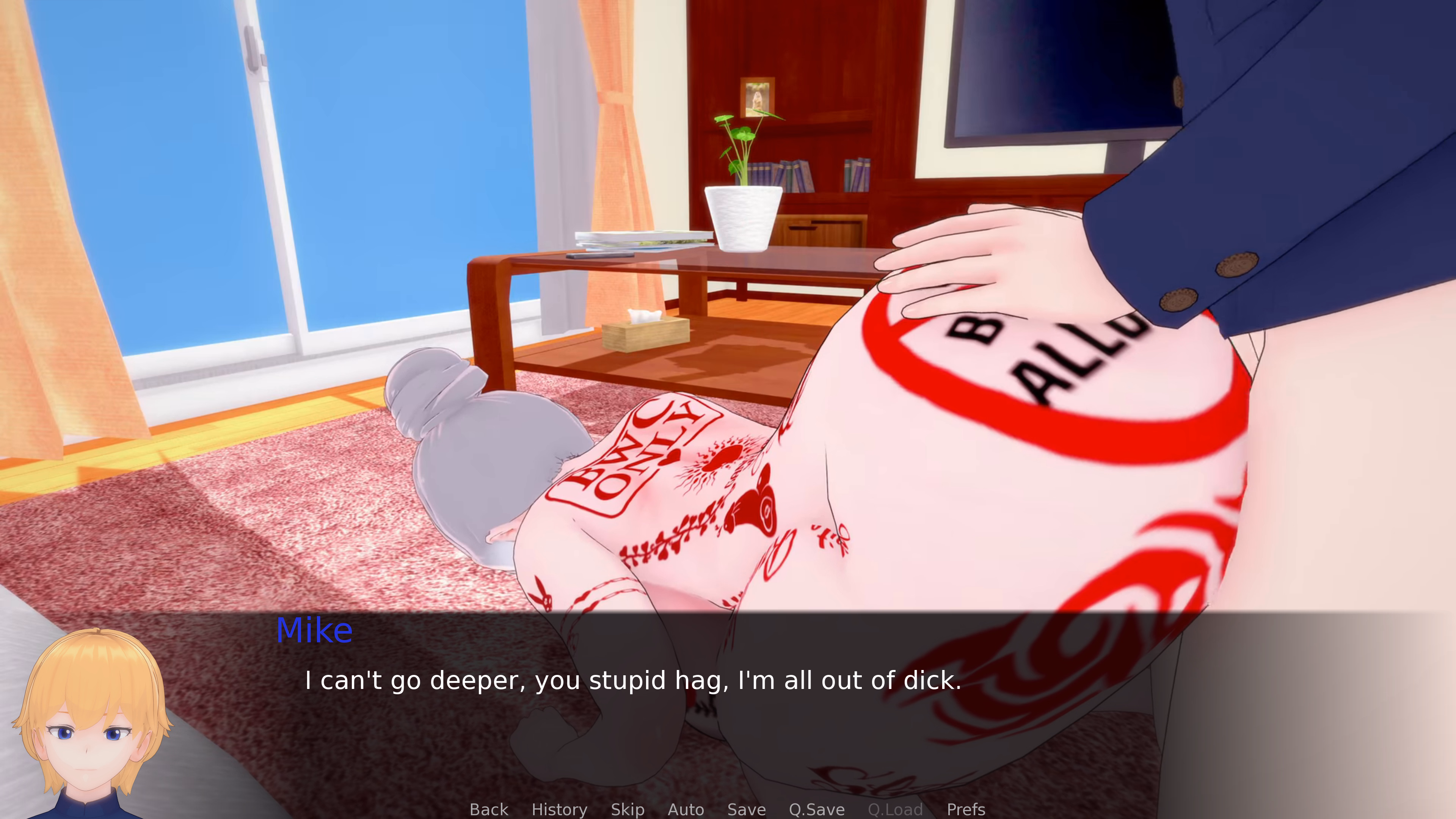Click Back to revisit previous dialogue
The height and width of the screenshot is (819, 1456).
(x=488, y=810)
